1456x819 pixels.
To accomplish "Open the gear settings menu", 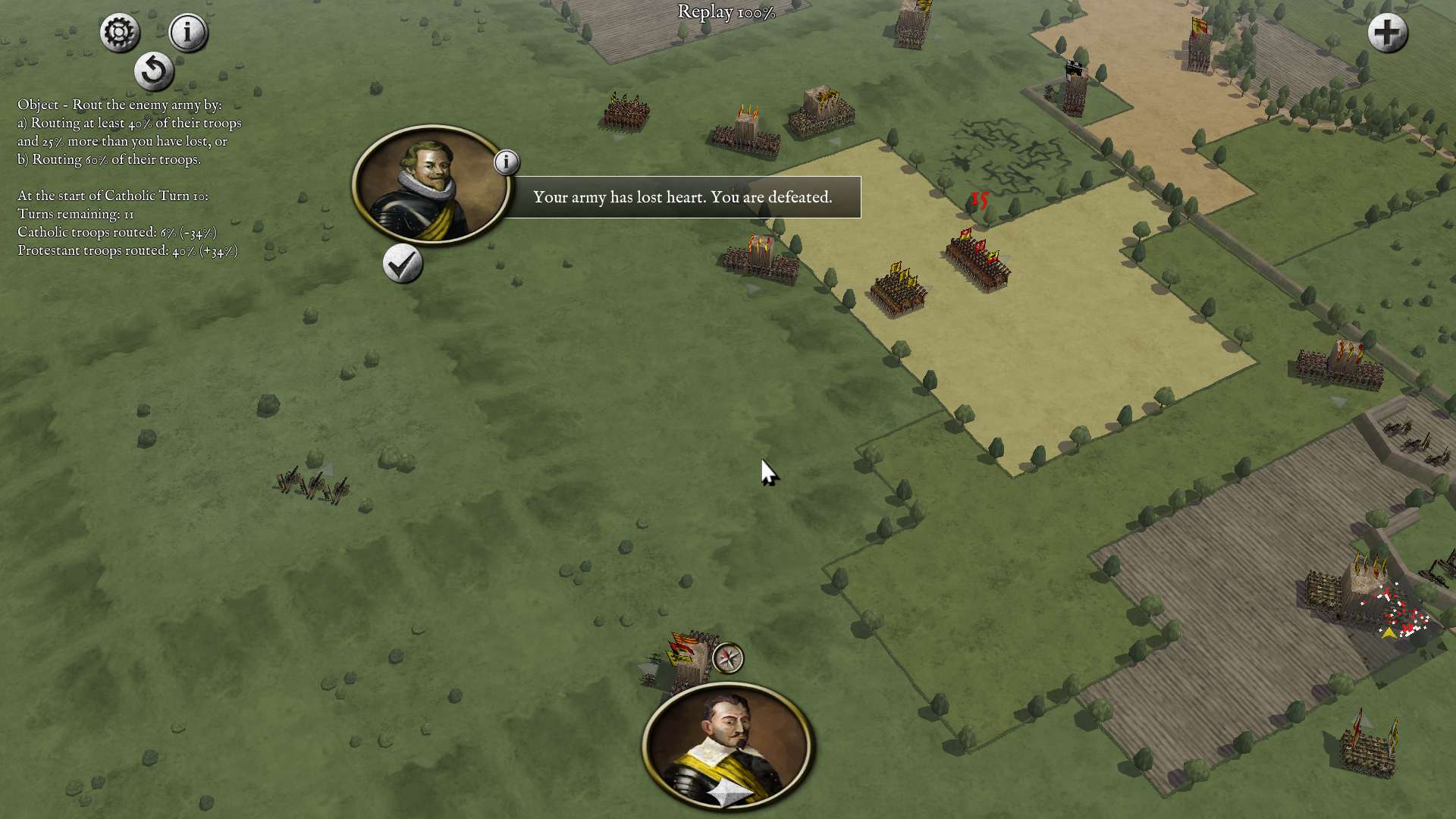I will coord(120,33).
